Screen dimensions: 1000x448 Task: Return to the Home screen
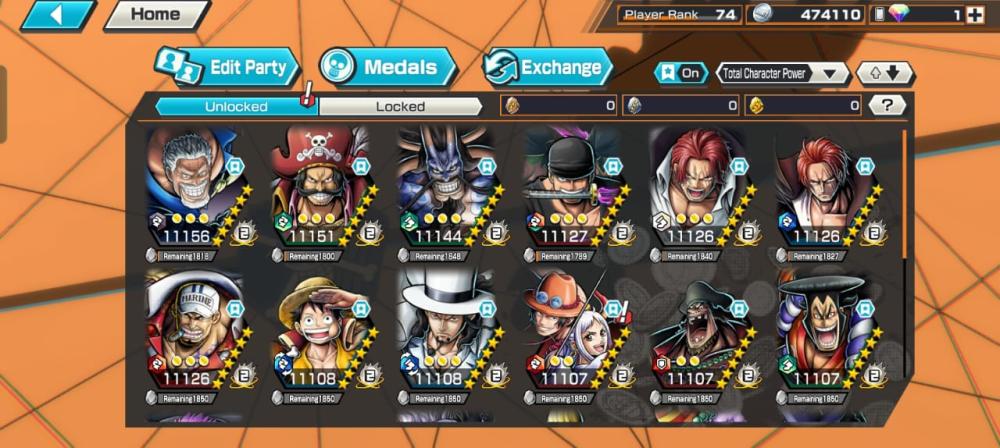pos(155,15)
